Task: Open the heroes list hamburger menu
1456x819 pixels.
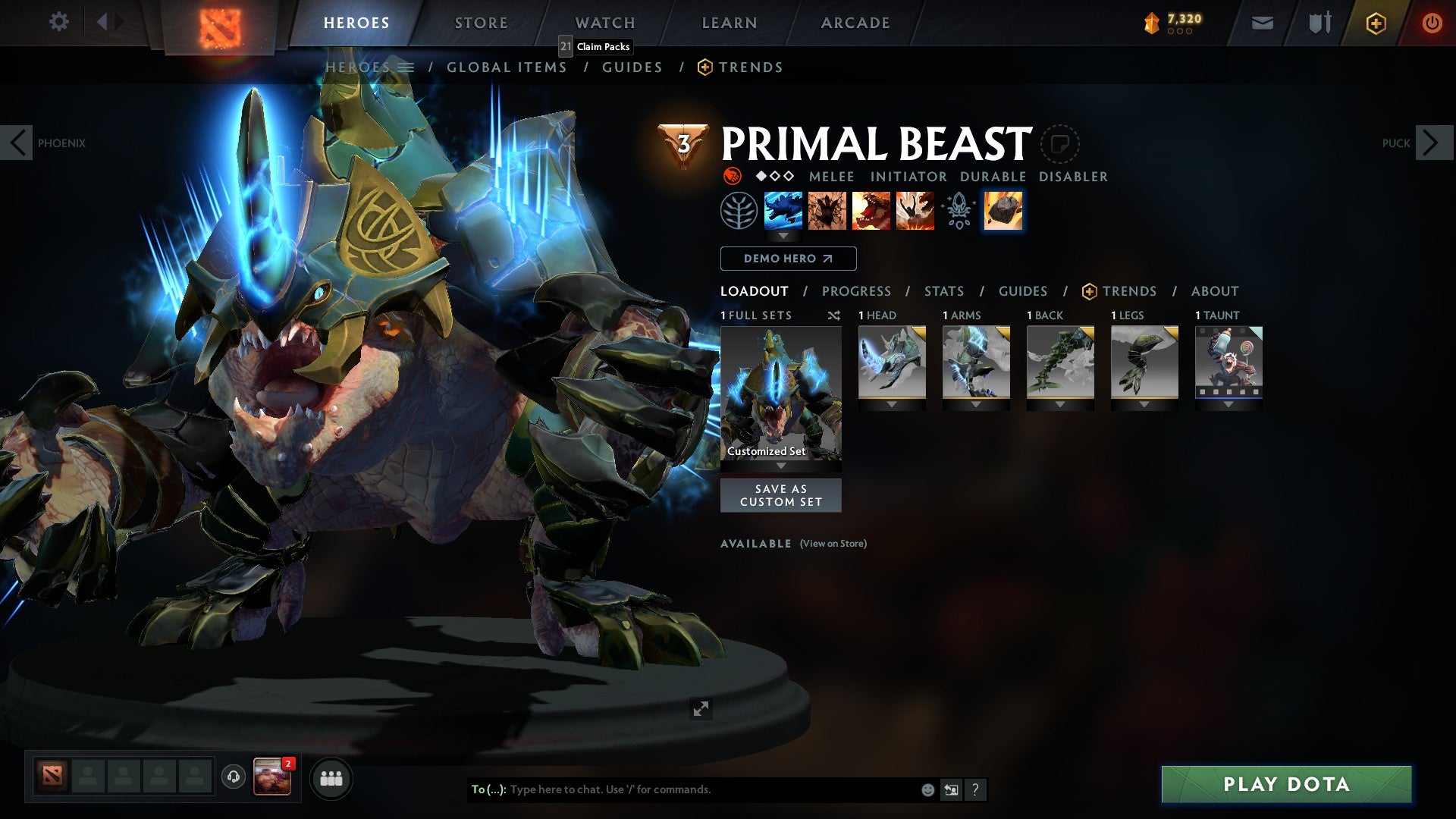Action: [x=407, y=67]
